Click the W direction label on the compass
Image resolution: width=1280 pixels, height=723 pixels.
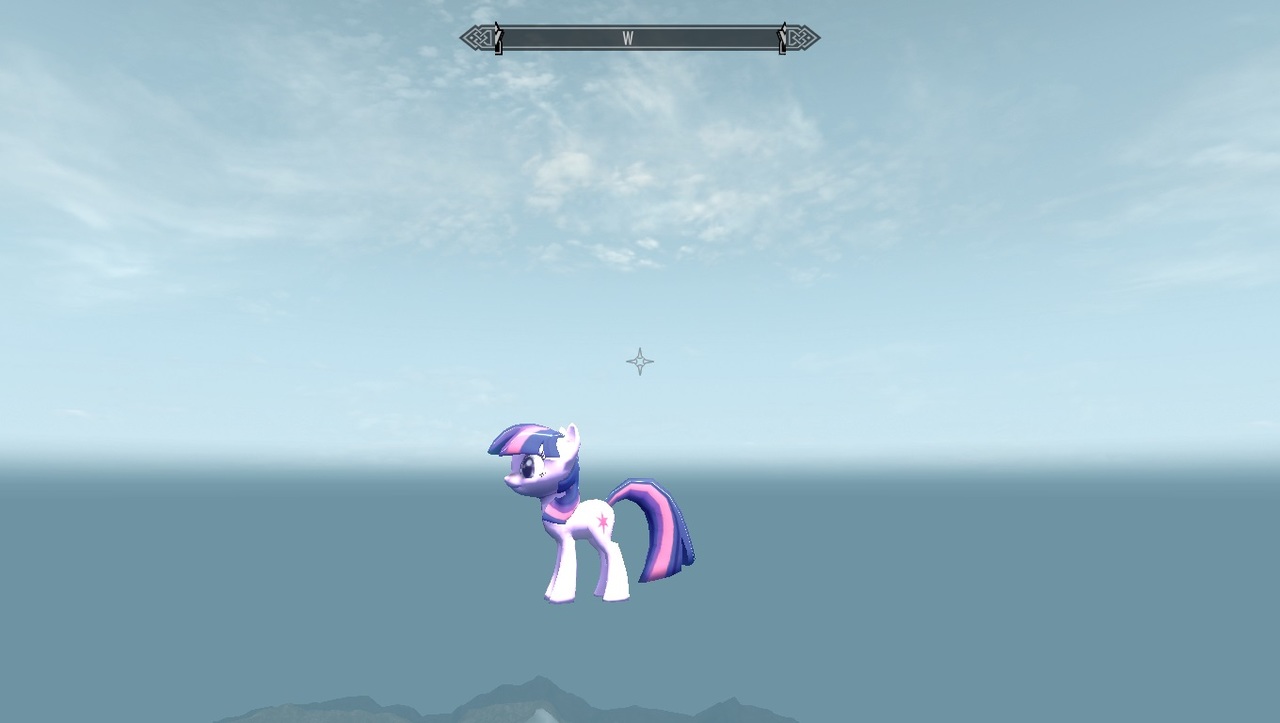point(629,38)
